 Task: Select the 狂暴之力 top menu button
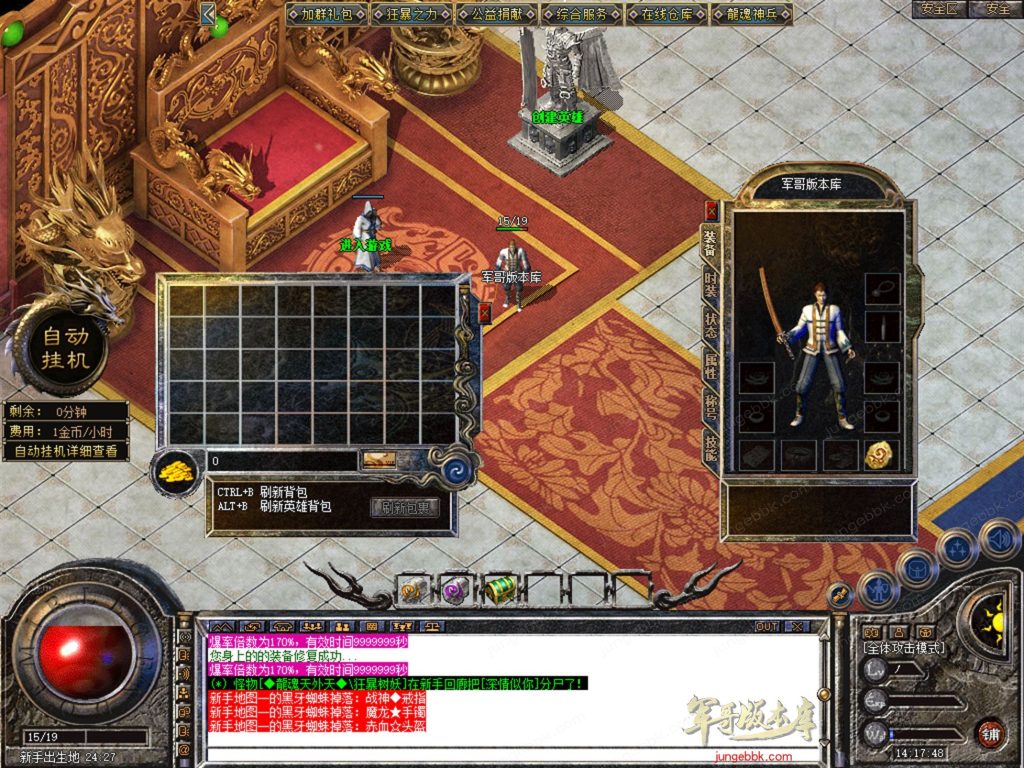click(412, 14)
